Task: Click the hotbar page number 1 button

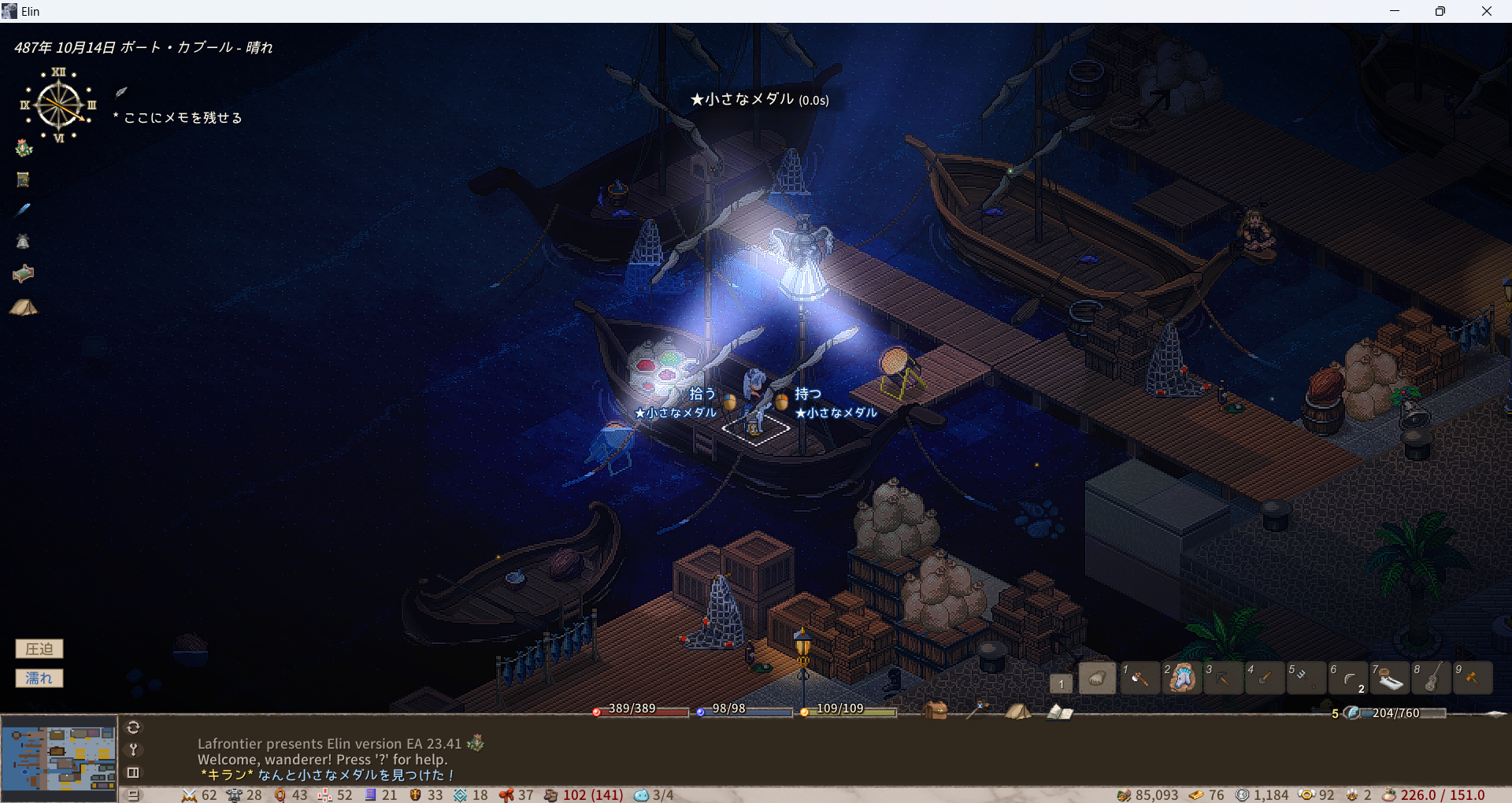Action: tap(1061, 683)
